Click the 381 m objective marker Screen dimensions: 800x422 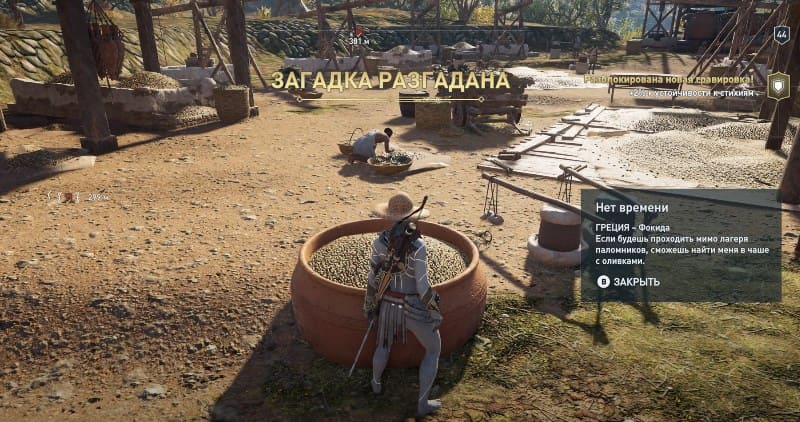point(357,37)
